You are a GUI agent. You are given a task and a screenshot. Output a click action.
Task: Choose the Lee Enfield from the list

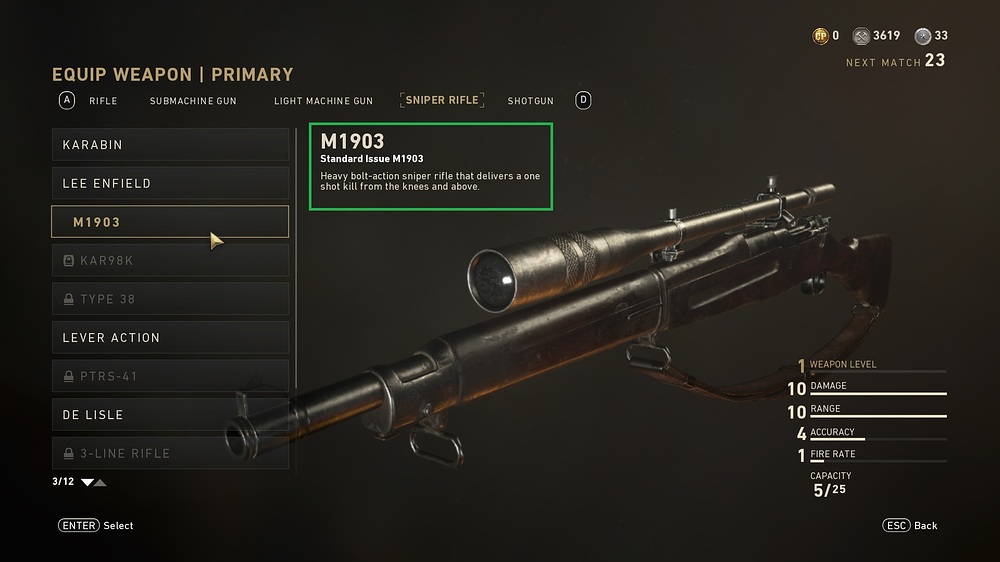pyautogui.click(x=170, y=184)
